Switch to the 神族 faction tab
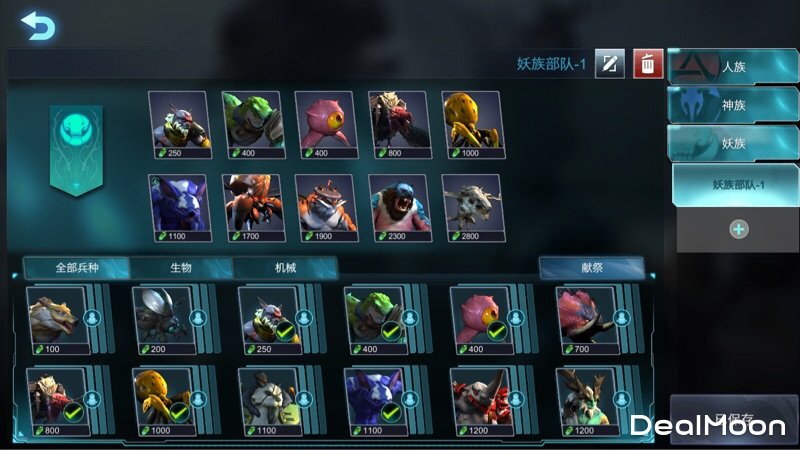 [733, 104]
